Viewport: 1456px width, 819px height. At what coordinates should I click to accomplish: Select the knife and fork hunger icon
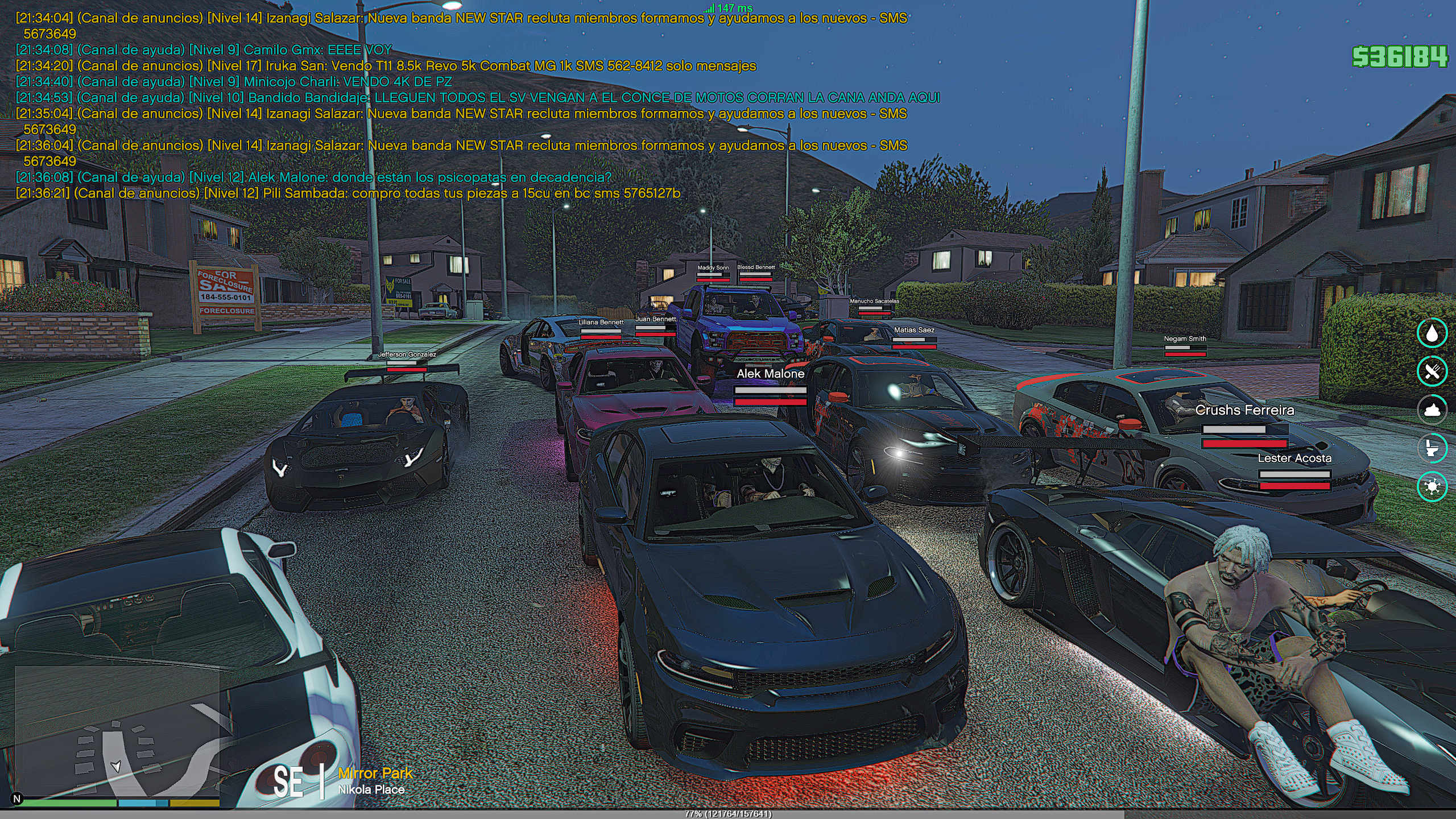(x=1432, y=371)
